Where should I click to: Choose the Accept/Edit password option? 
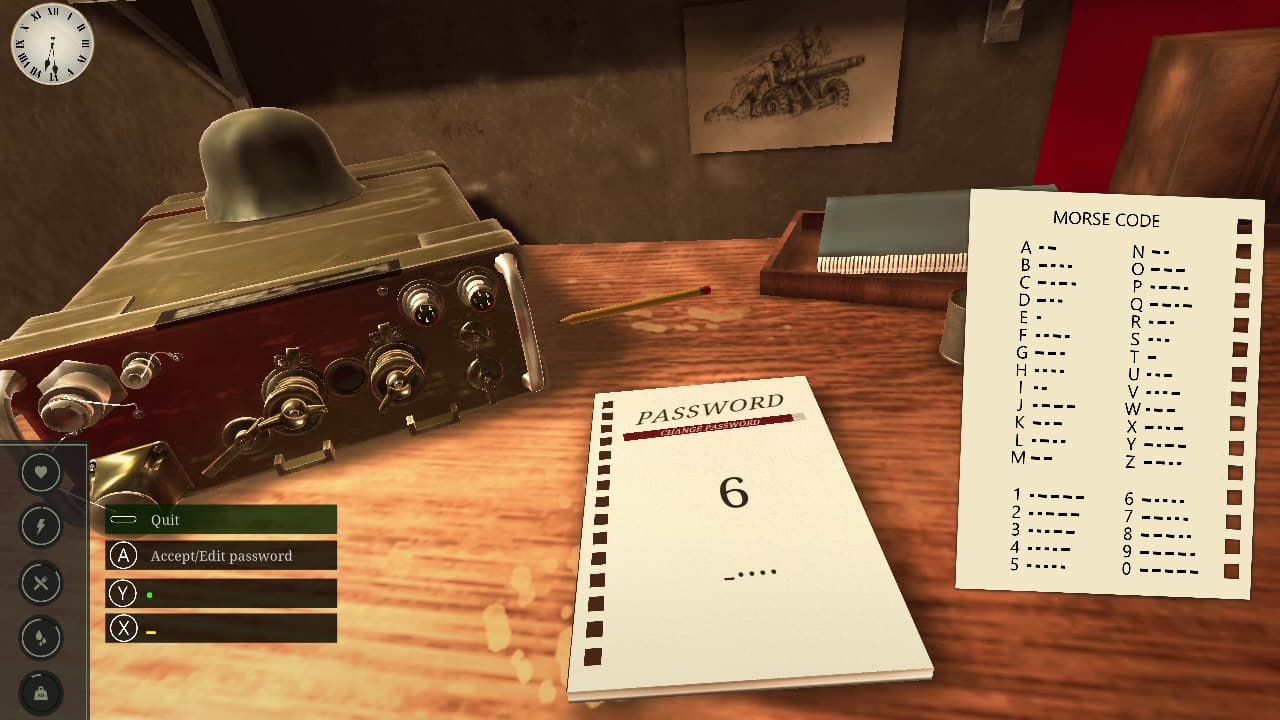(220, 556)
